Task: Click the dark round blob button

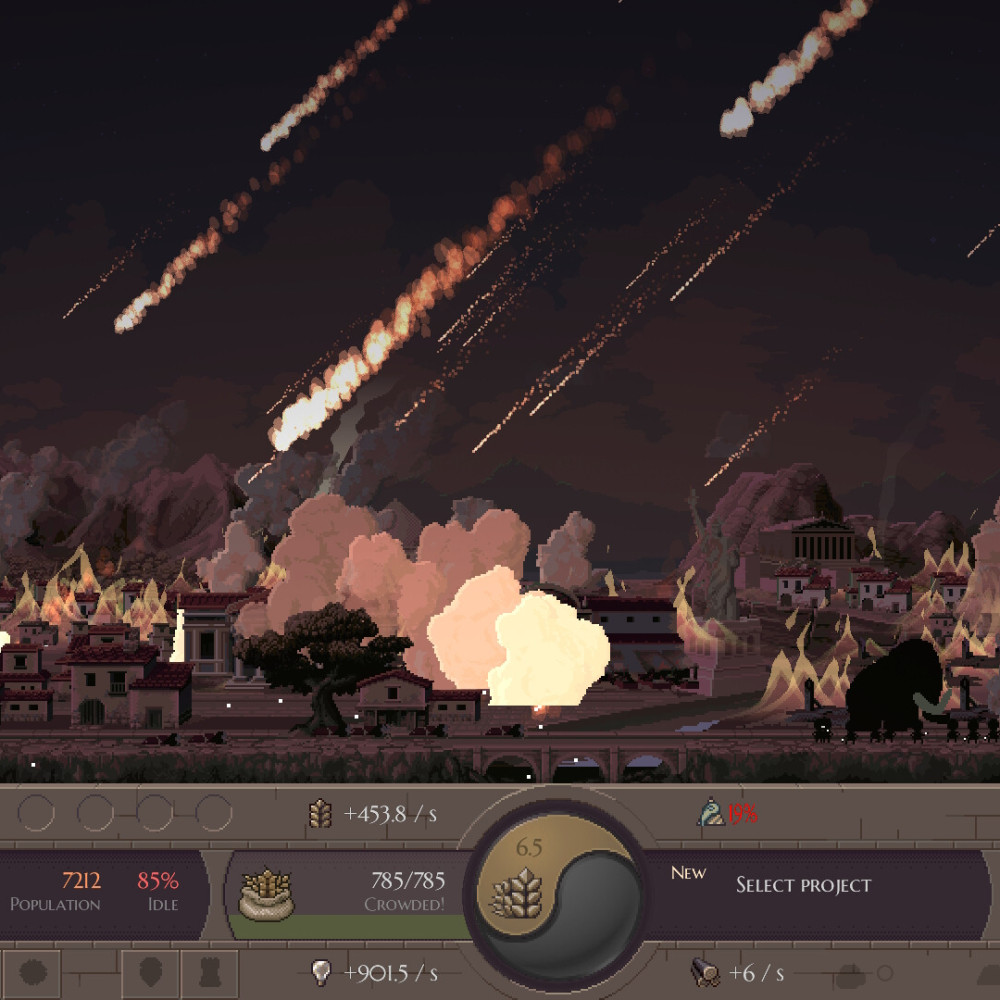Action: (x=32, y=973)
